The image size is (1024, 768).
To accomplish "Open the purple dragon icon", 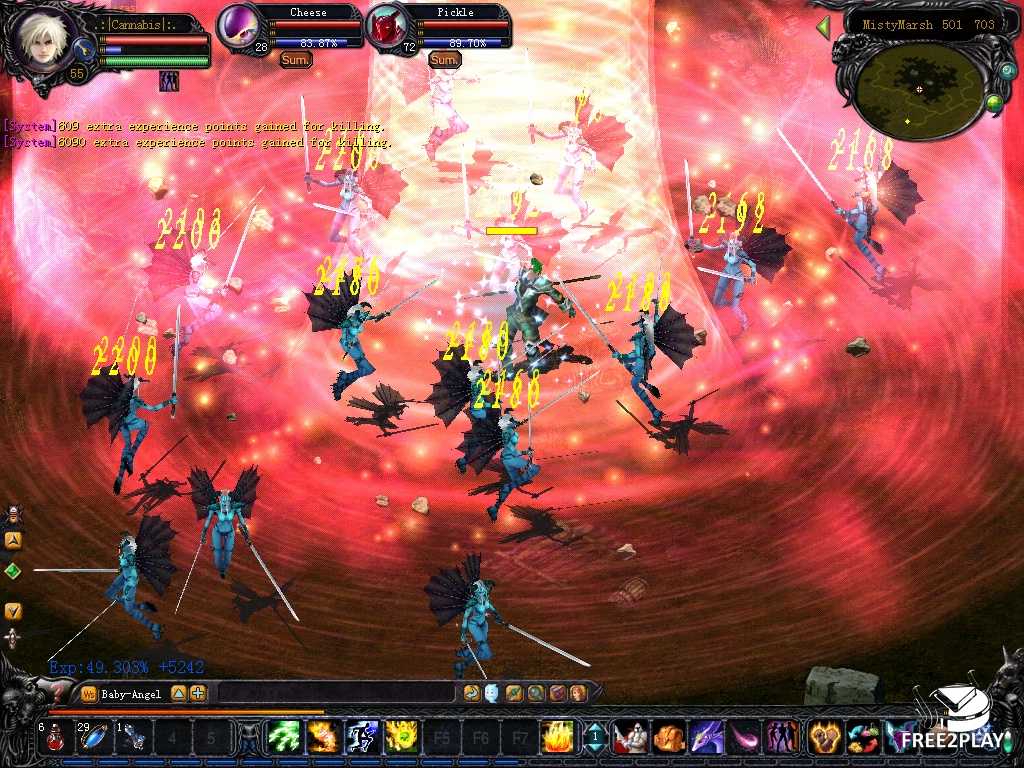I will tap(706, 738).
